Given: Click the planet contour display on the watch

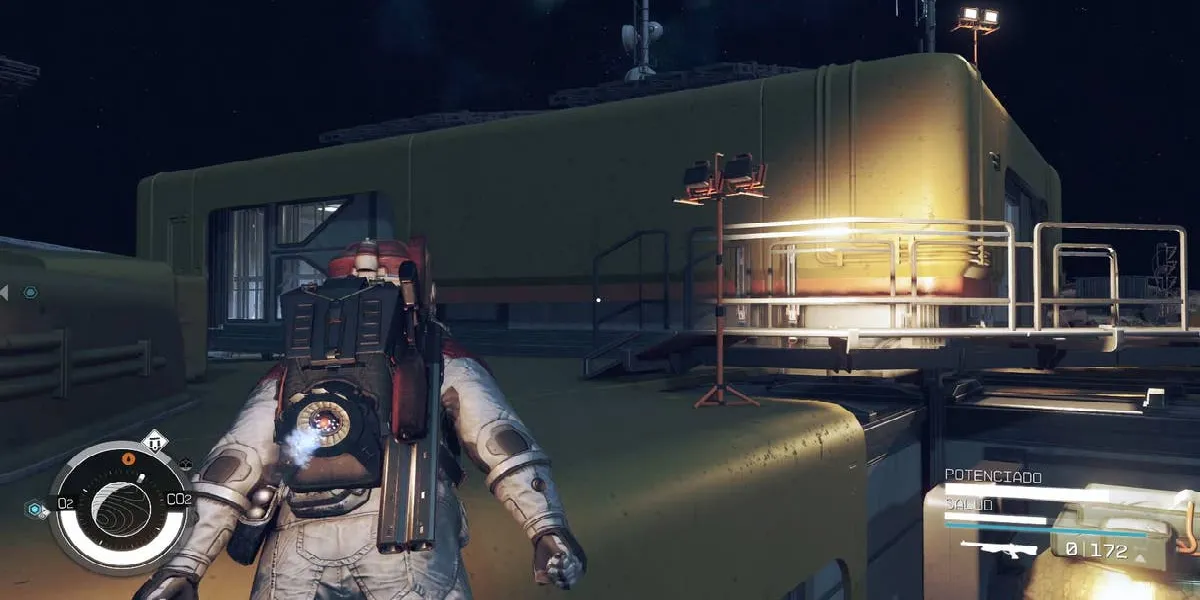Looking at the screenshot, I should pyautogui.click(x=122, y=509).
